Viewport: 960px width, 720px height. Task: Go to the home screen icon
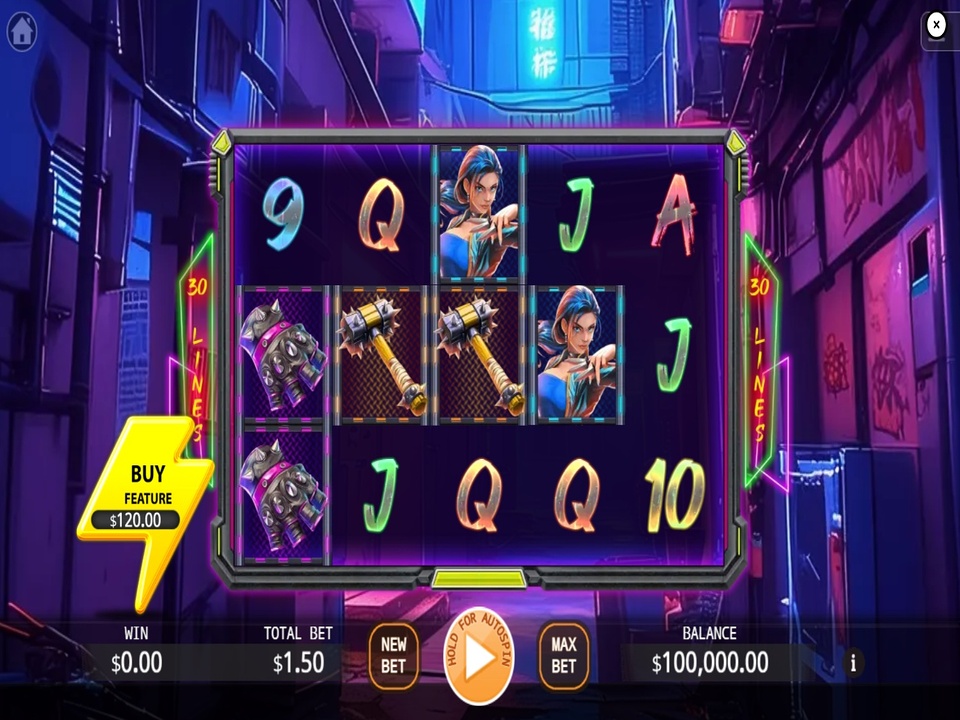point(22,32)
